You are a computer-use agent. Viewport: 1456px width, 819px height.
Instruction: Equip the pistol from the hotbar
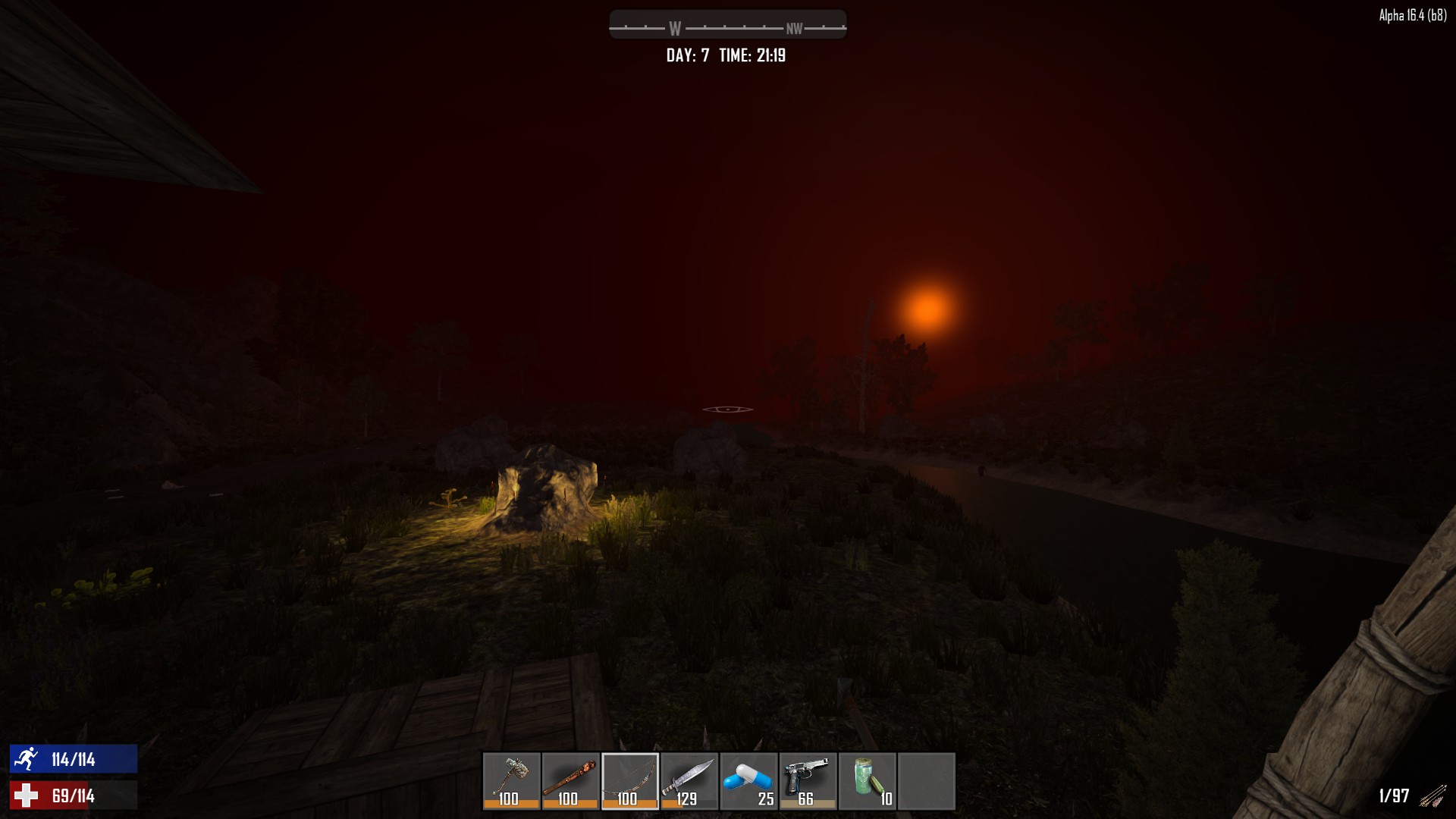(808, 780)
